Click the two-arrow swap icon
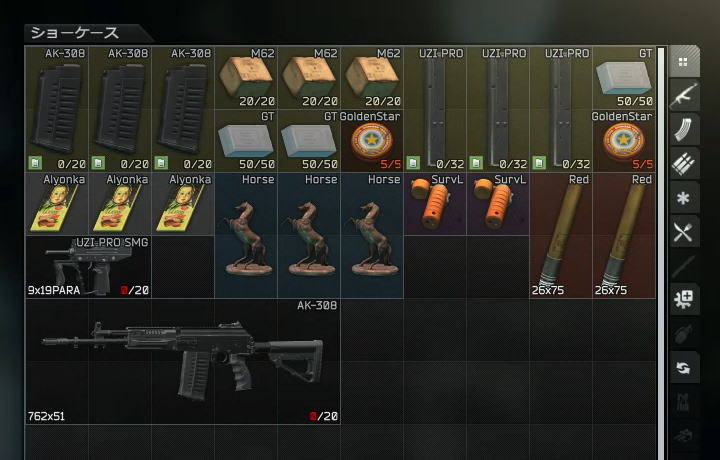The width and height of the screenshot is (720, 460). click(684, 367)
